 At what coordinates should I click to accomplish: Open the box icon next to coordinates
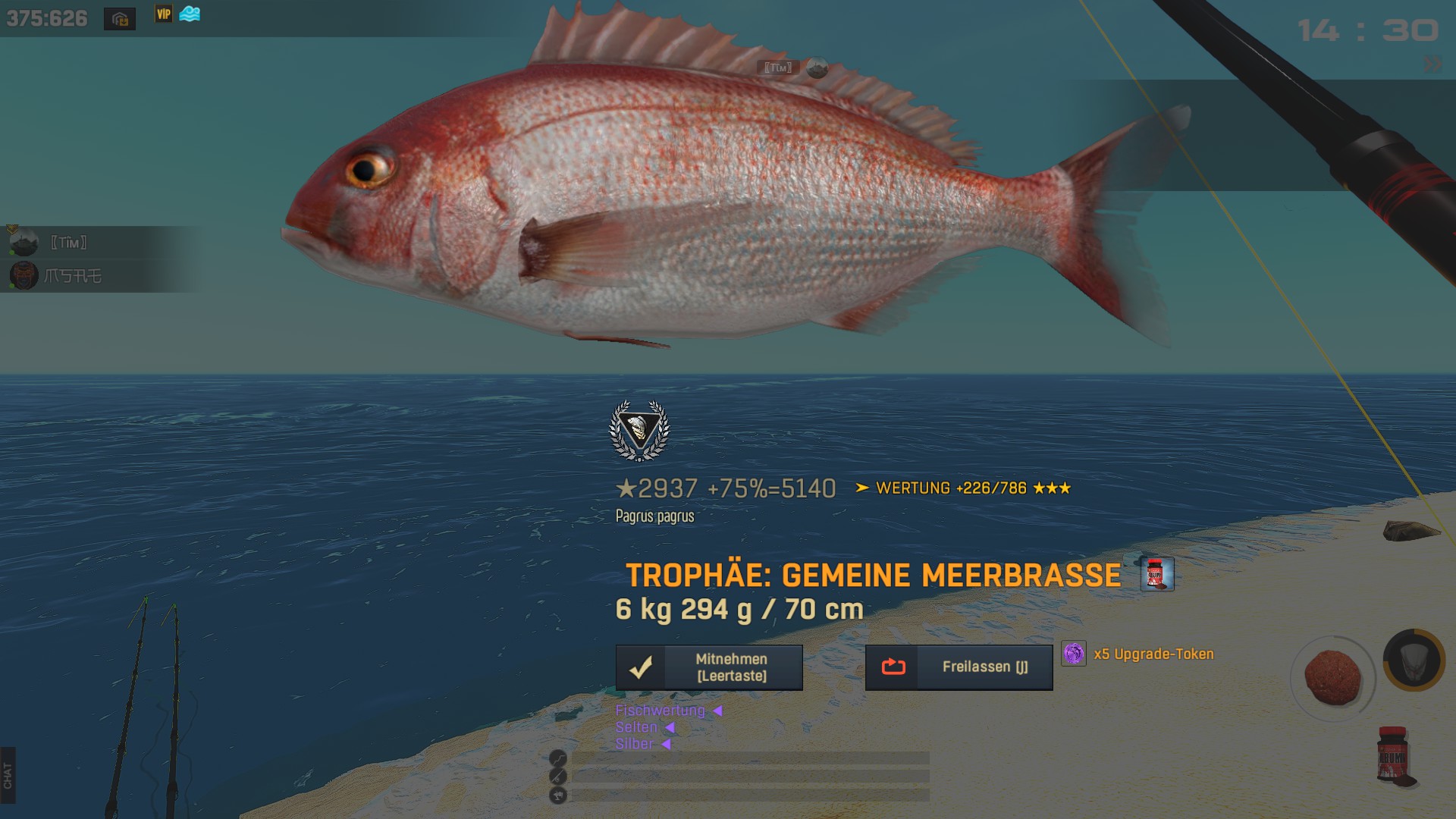pyautogui.click(x=120, y=19)
